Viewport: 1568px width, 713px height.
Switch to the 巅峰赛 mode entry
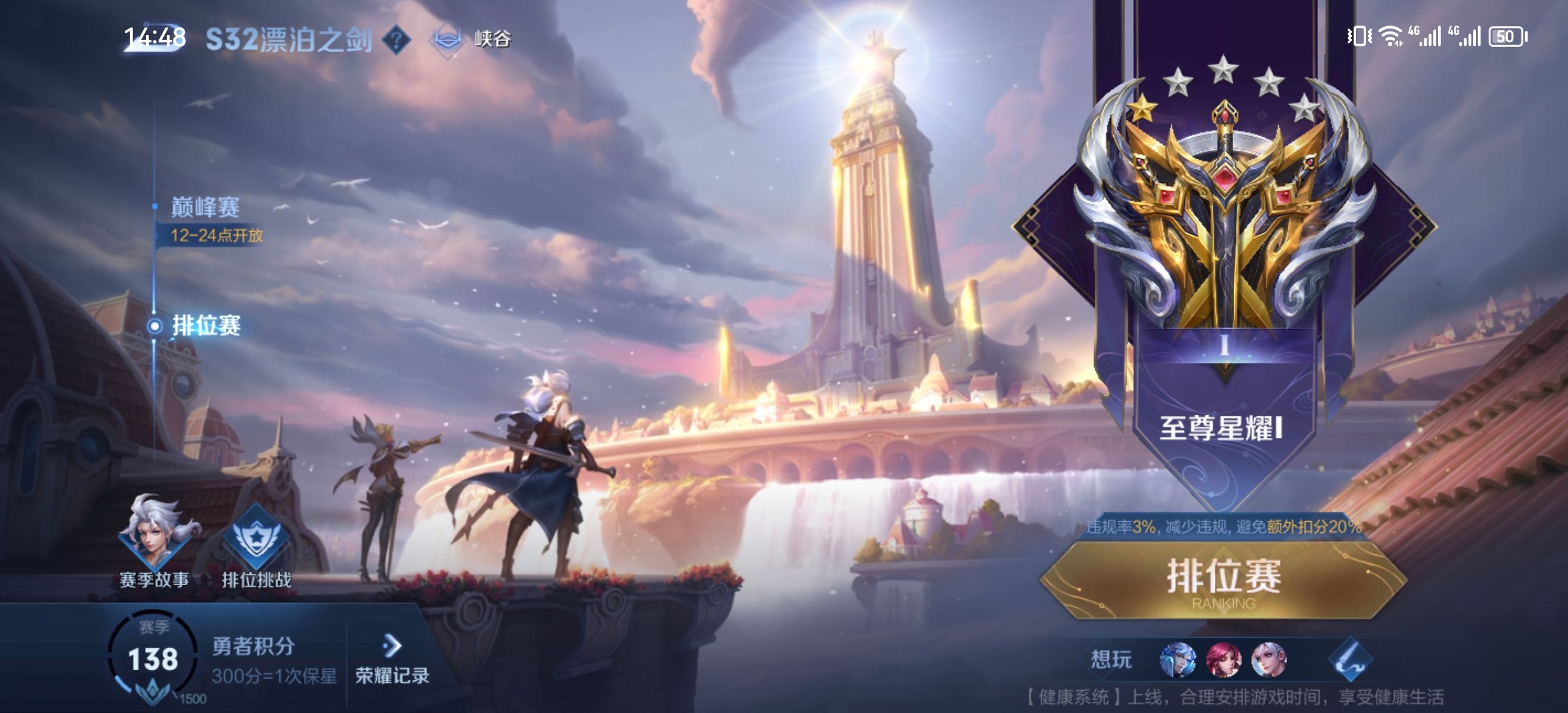pos(205,208)
